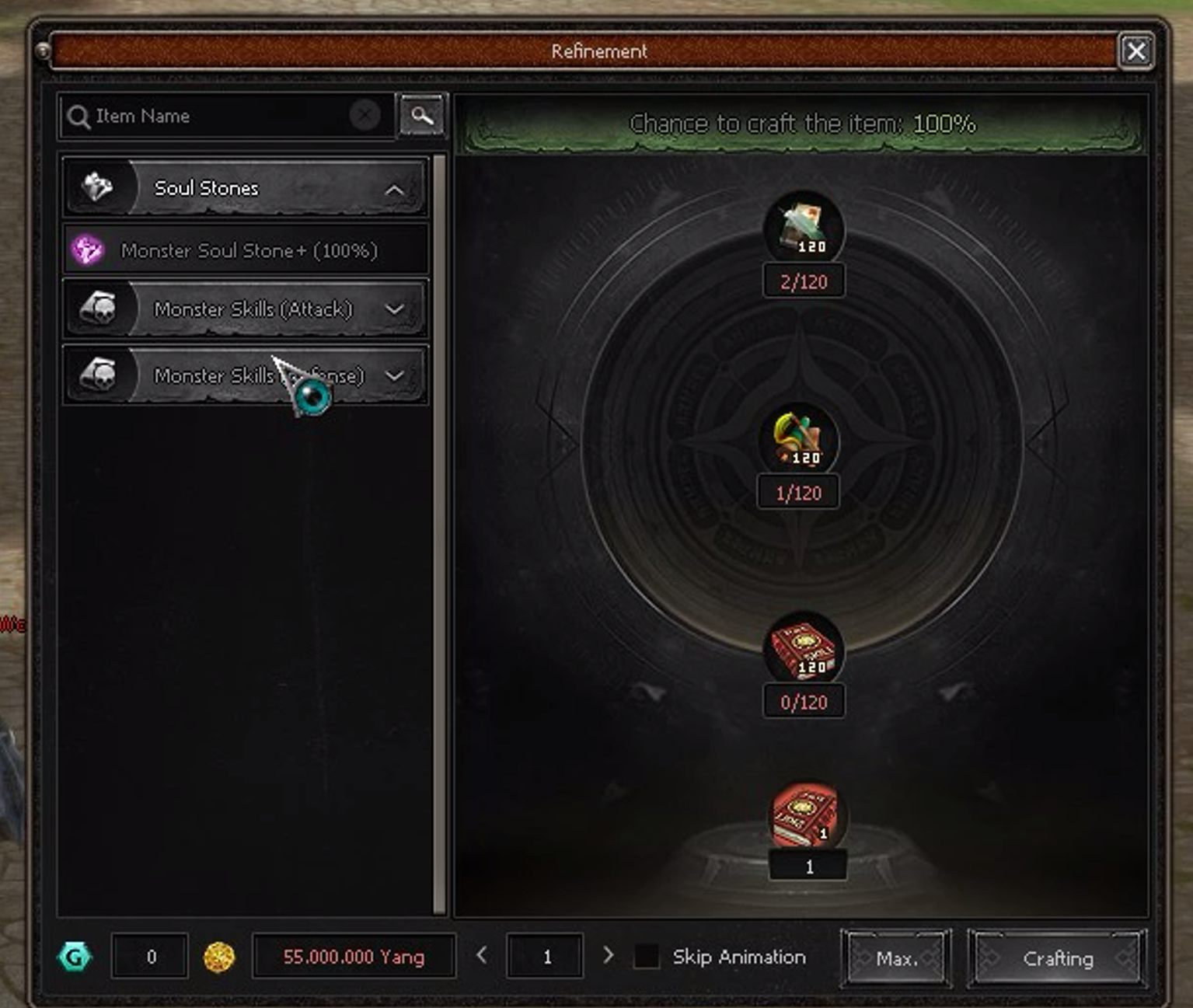Screen dimensions: 1193x1008
Task: Select the red book ingredient showing 0/120
Action: [804, 650]
